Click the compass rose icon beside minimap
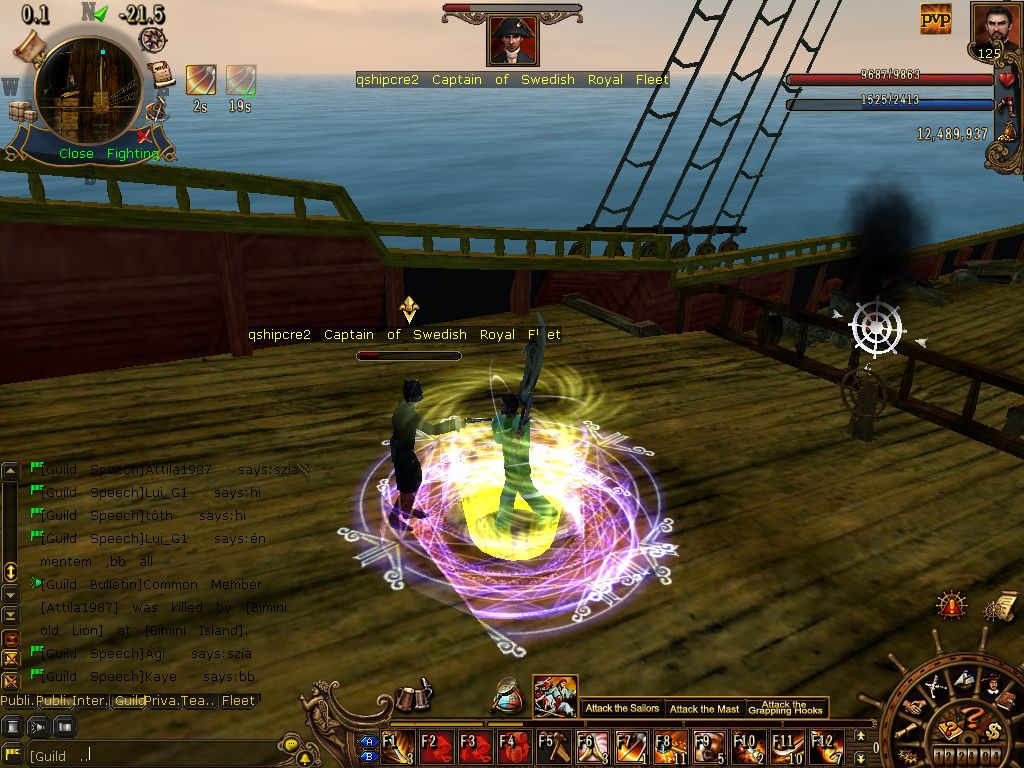This screenshot has width=1024, height=768. 153,39
